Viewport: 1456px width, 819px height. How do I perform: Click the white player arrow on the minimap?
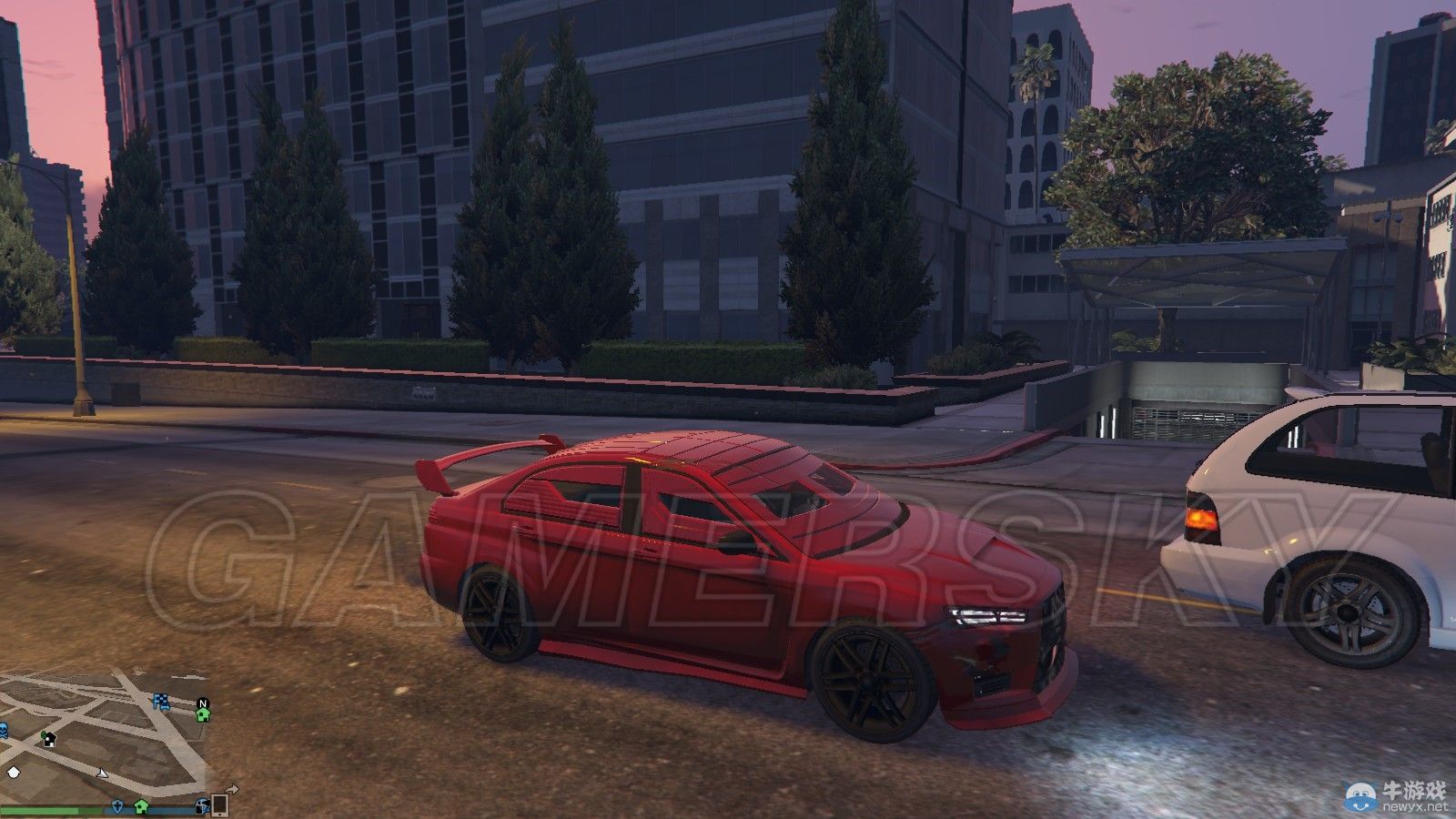point(102,773)
